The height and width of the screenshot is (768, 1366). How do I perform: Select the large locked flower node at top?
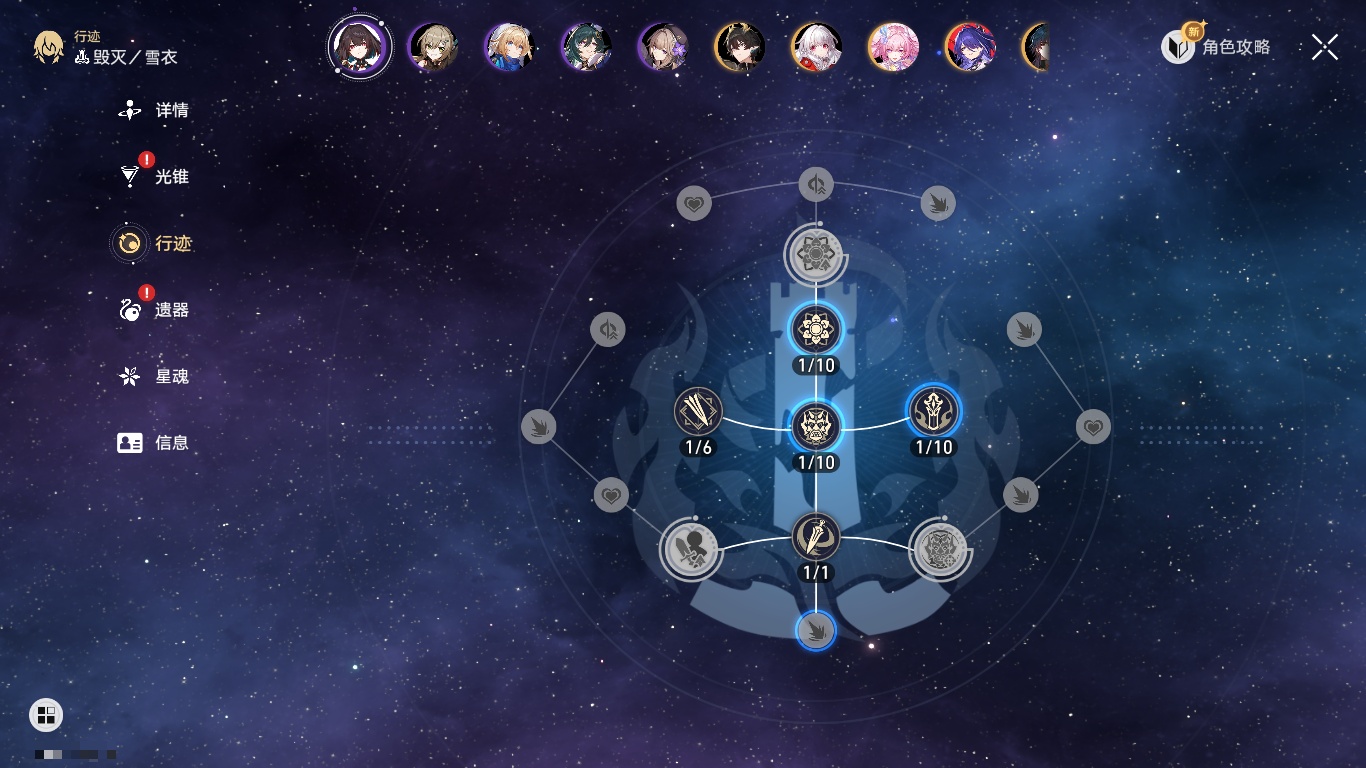tap(816, 254)
